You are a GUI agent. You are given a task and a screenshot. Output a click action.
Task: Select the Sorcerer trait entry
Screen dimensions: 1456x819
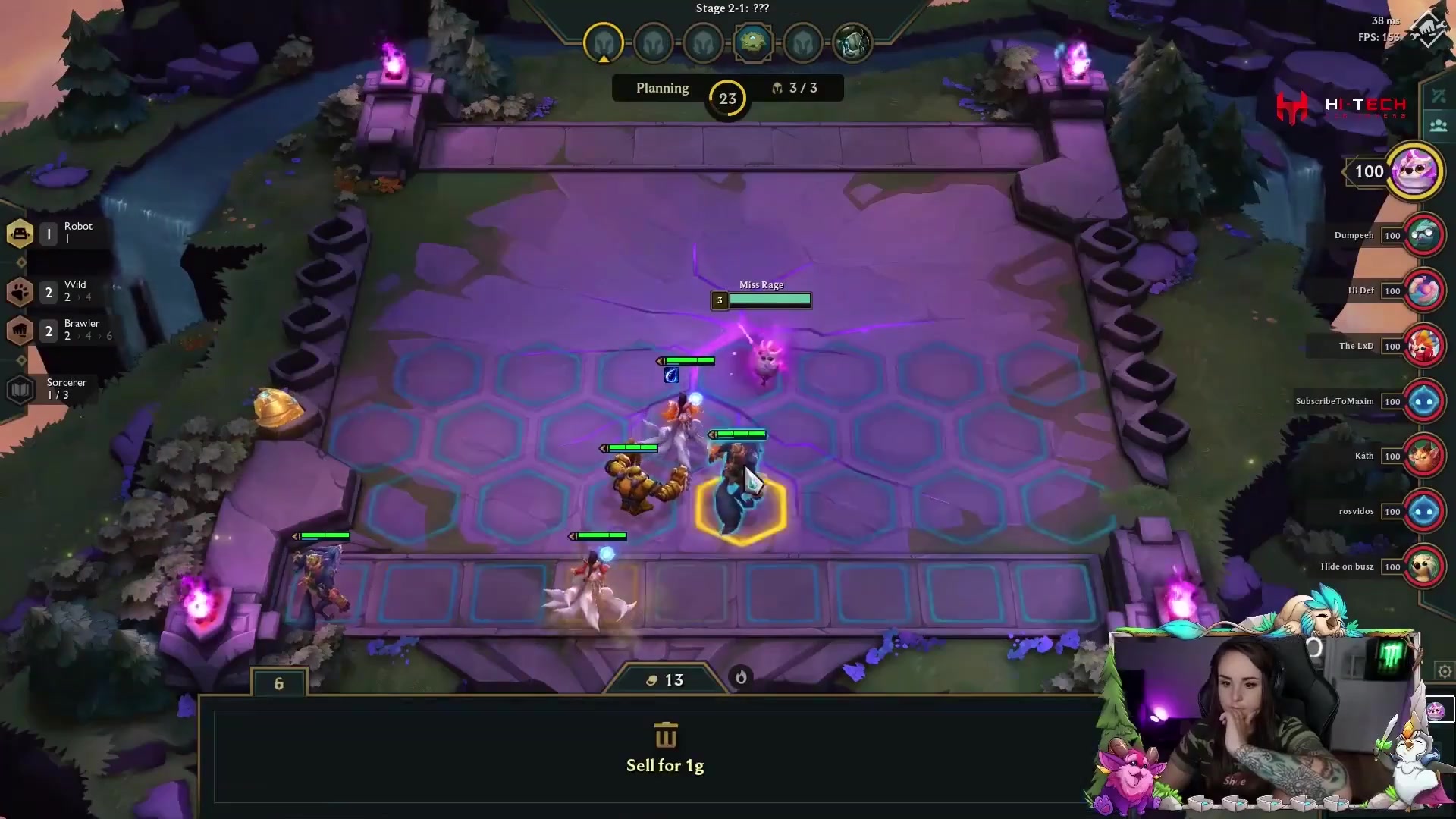point(20,389)
